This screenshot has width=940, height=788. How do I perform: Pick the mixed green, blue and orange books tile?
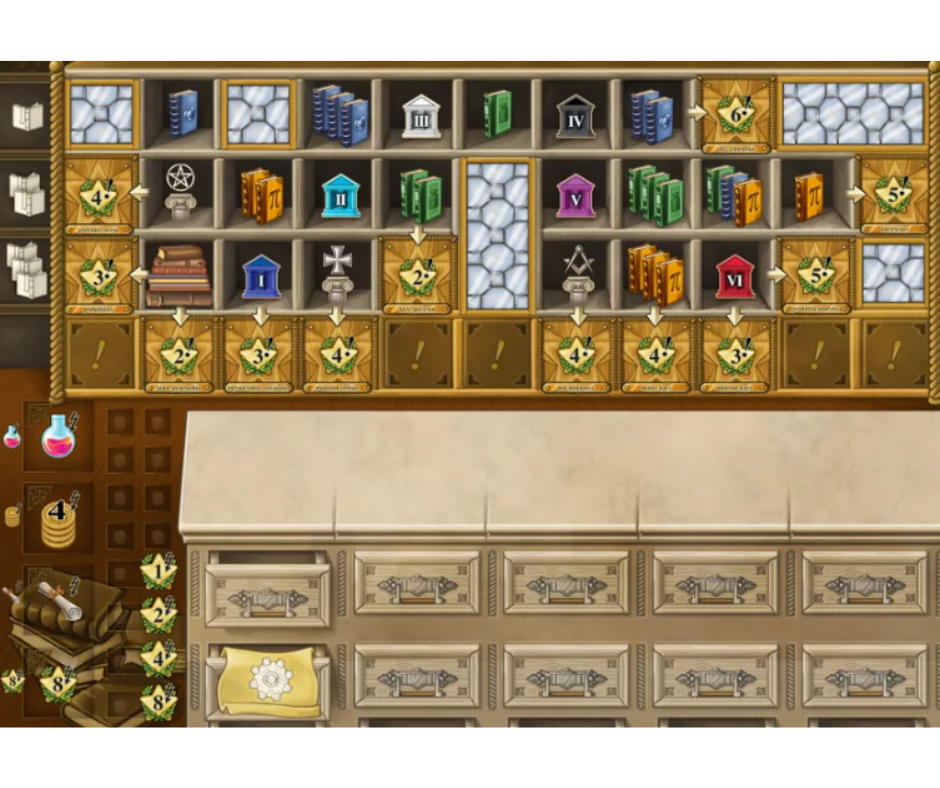(733, 194)
